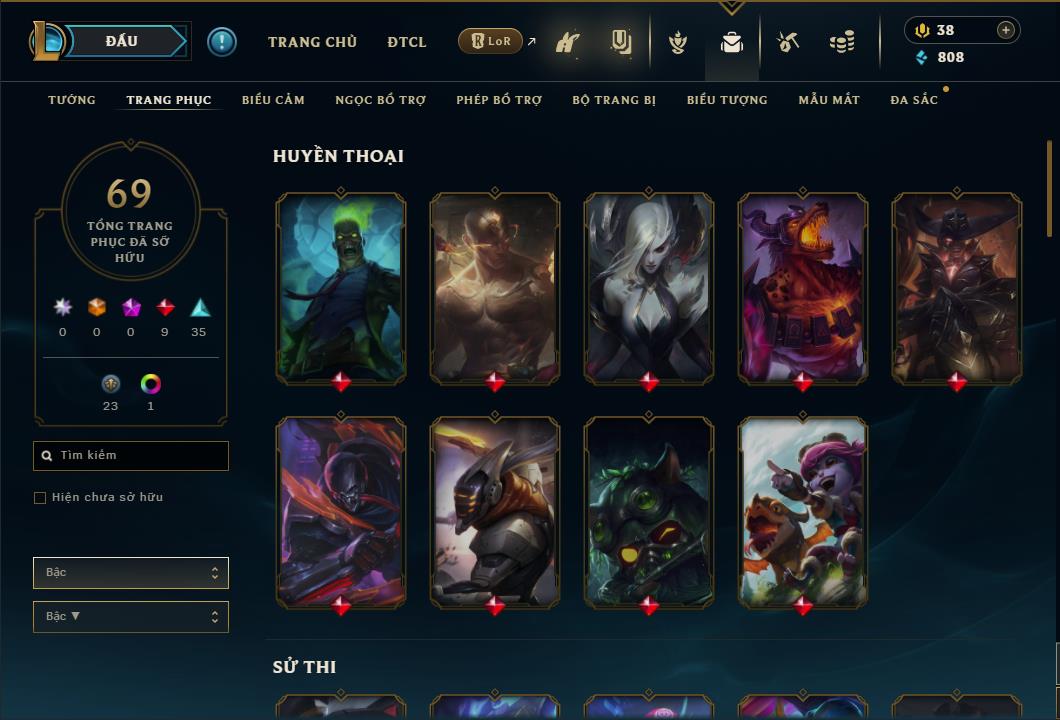Image resolution: width=1060 pixels, height=720 pixels.
Task: Open the exclamation mark notification icon
Action: [222, 42]
